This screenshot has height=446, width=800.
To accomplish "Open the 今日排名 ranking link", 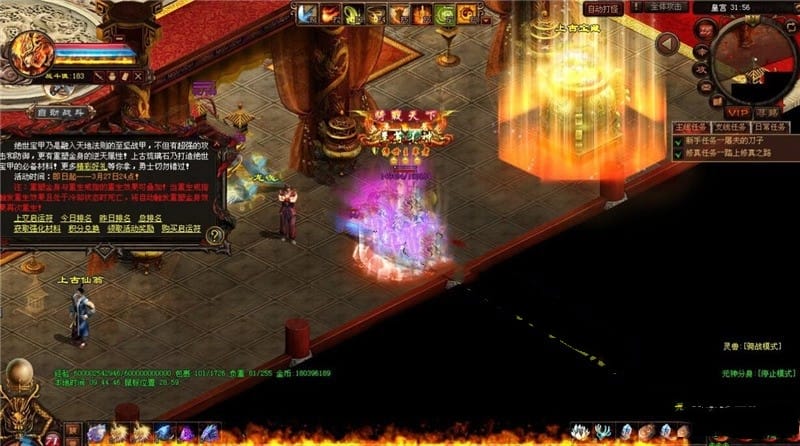I will (77, 218).
